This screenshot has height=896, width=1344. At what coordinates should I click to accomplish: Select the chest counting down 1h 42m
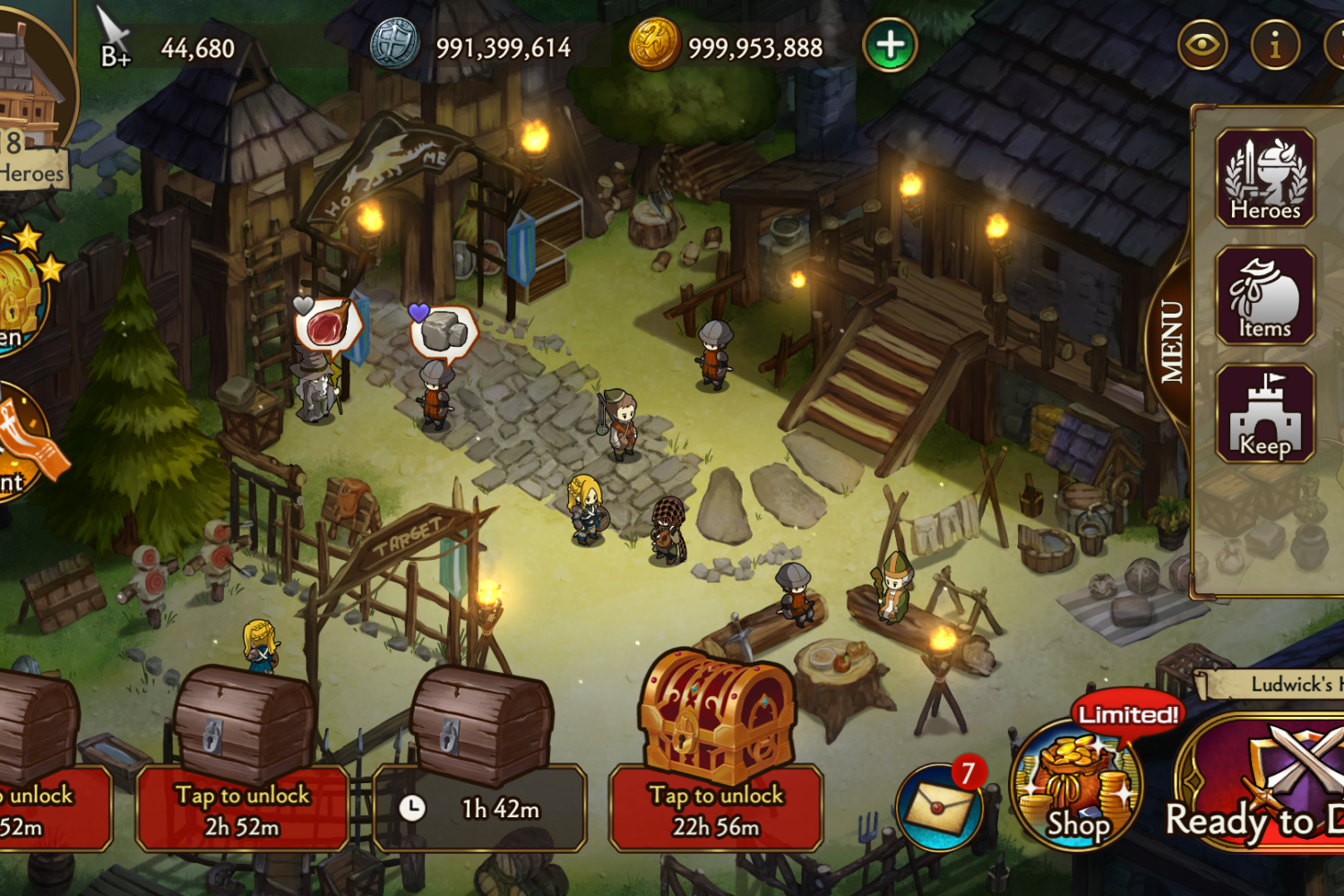pyautogui.click(x=480, y=762)
